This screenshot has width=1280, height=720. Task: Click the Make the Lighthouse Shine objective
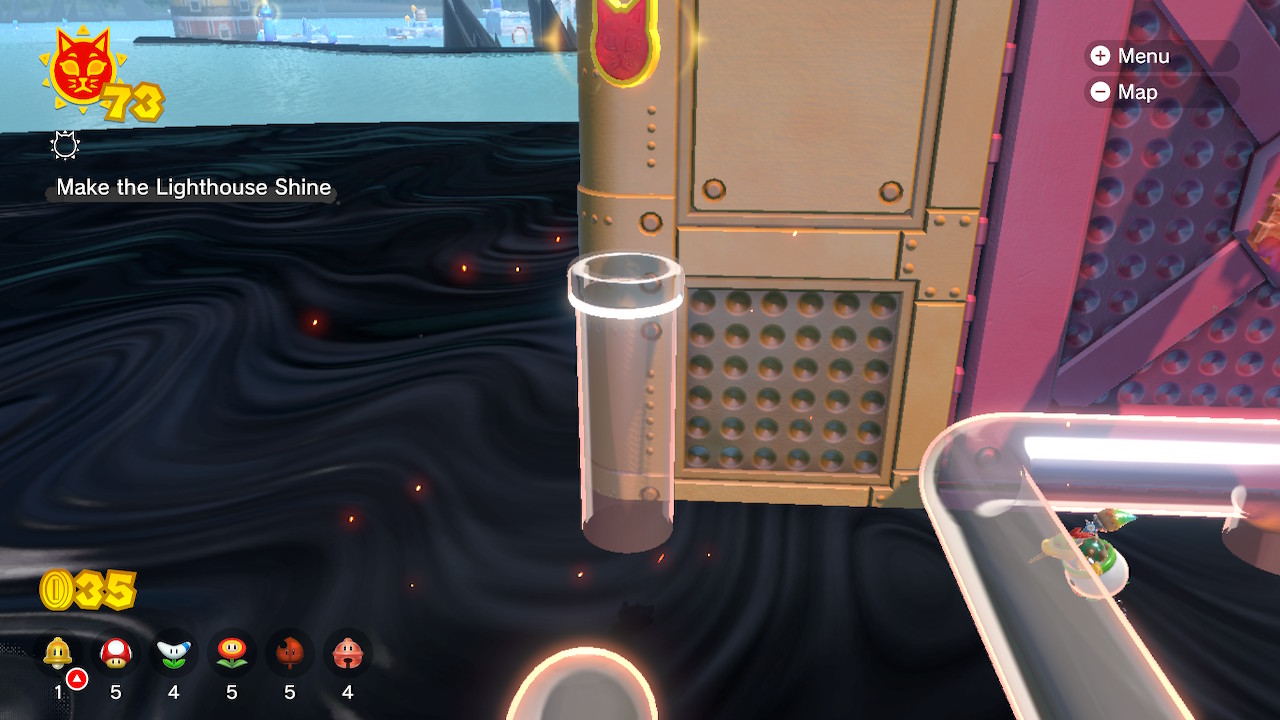[194, 187]
